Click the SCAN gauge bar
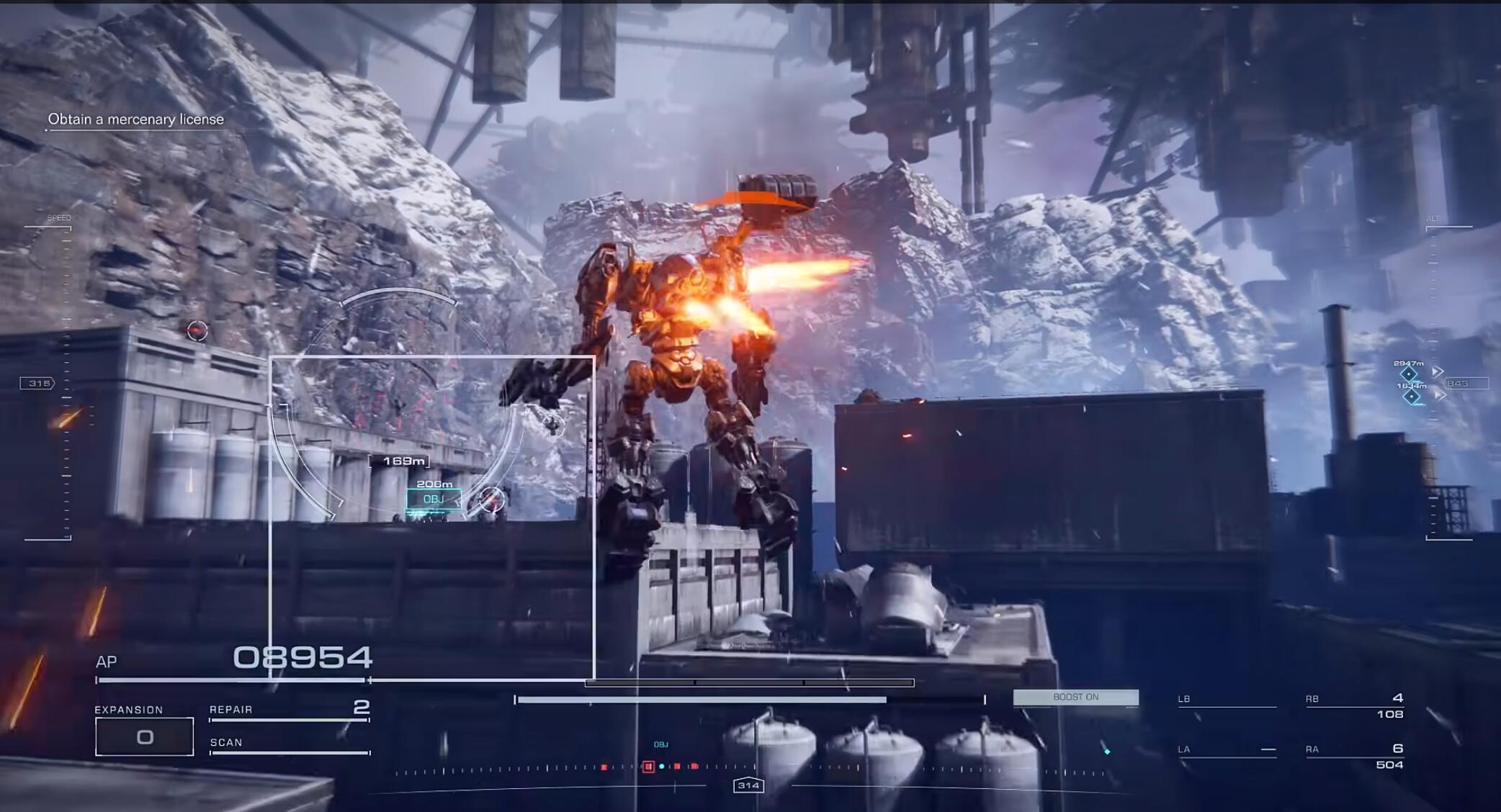This screenshot has height=812, width=1501. [x=288, y=752]
